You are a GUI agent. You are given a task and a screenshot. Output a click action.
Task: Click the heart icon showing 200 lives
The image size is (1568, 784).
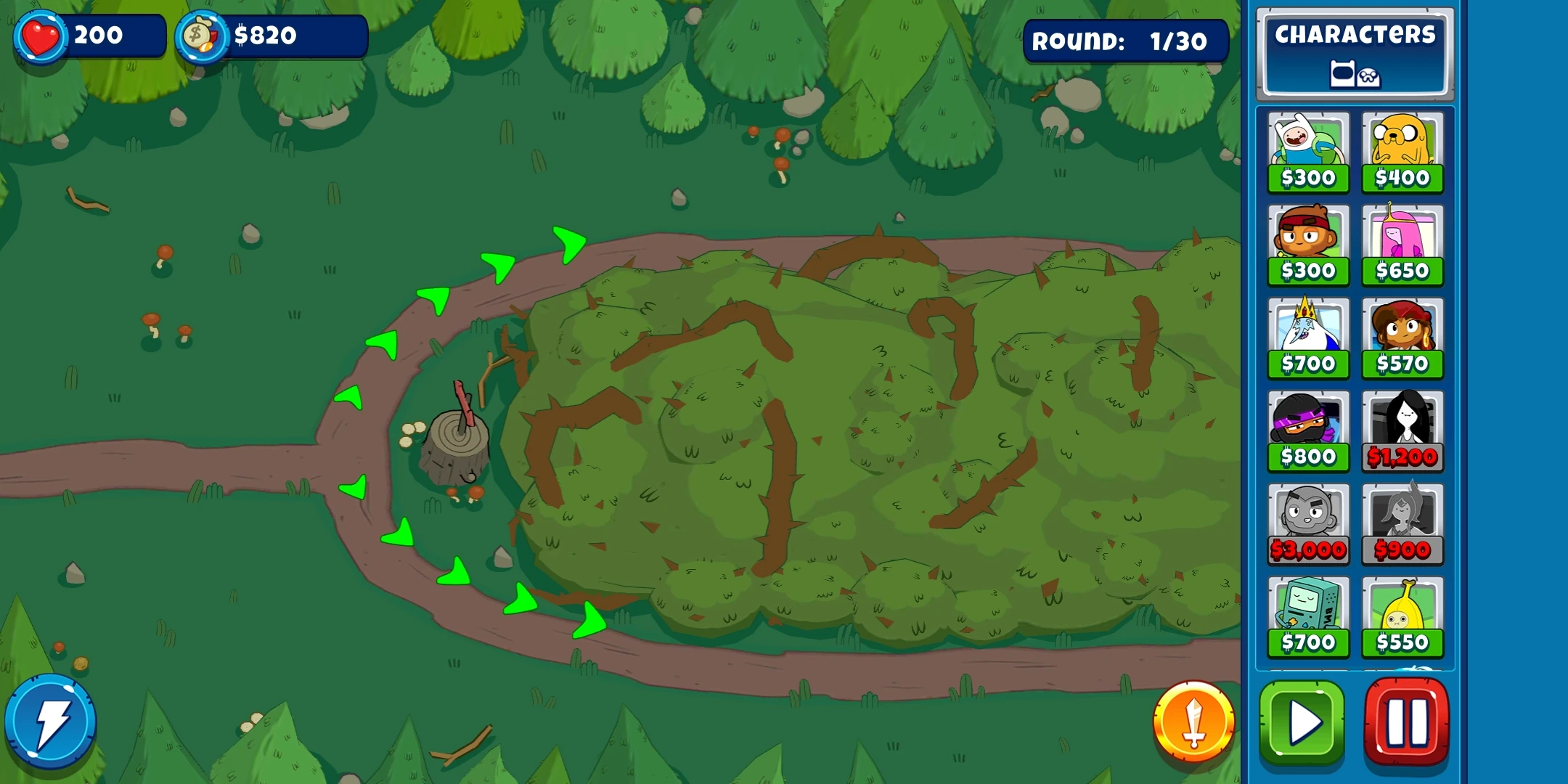coord(41,34)
